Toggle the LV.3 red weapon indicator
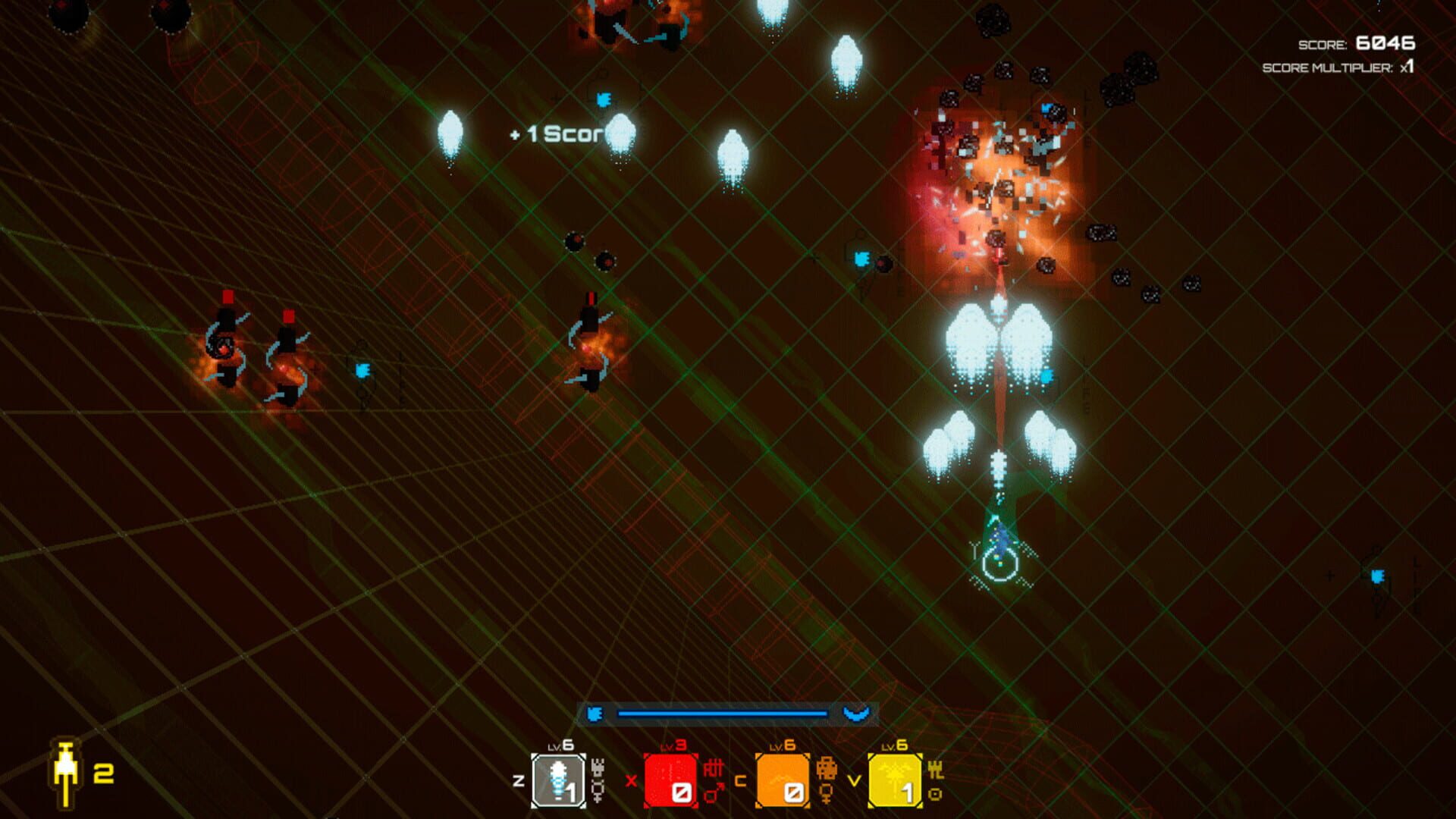This screenshot has width=1456, height=819. [x=670, y=745]
